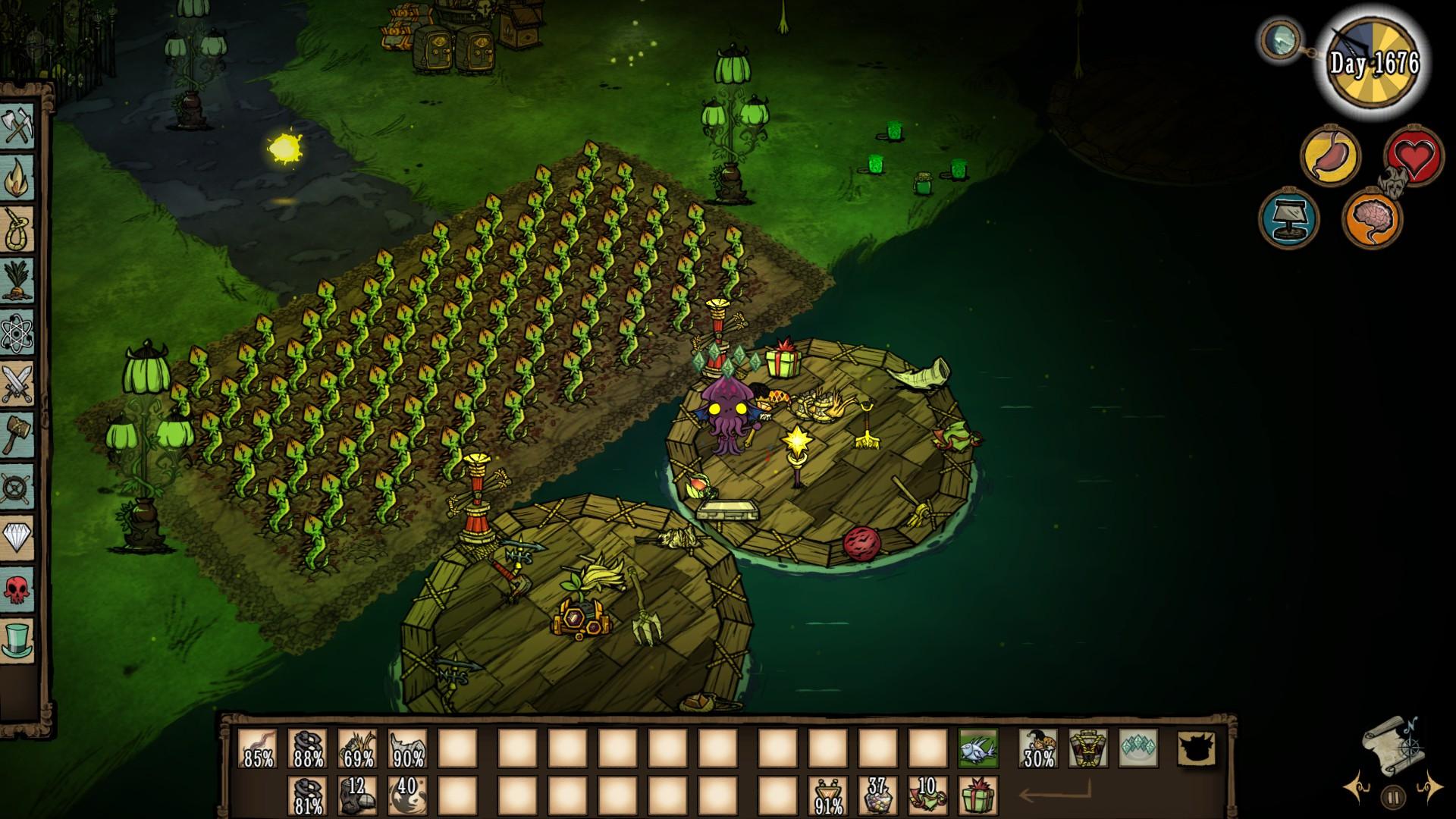Select the rope Survival crafting tab

pos(18,228)
